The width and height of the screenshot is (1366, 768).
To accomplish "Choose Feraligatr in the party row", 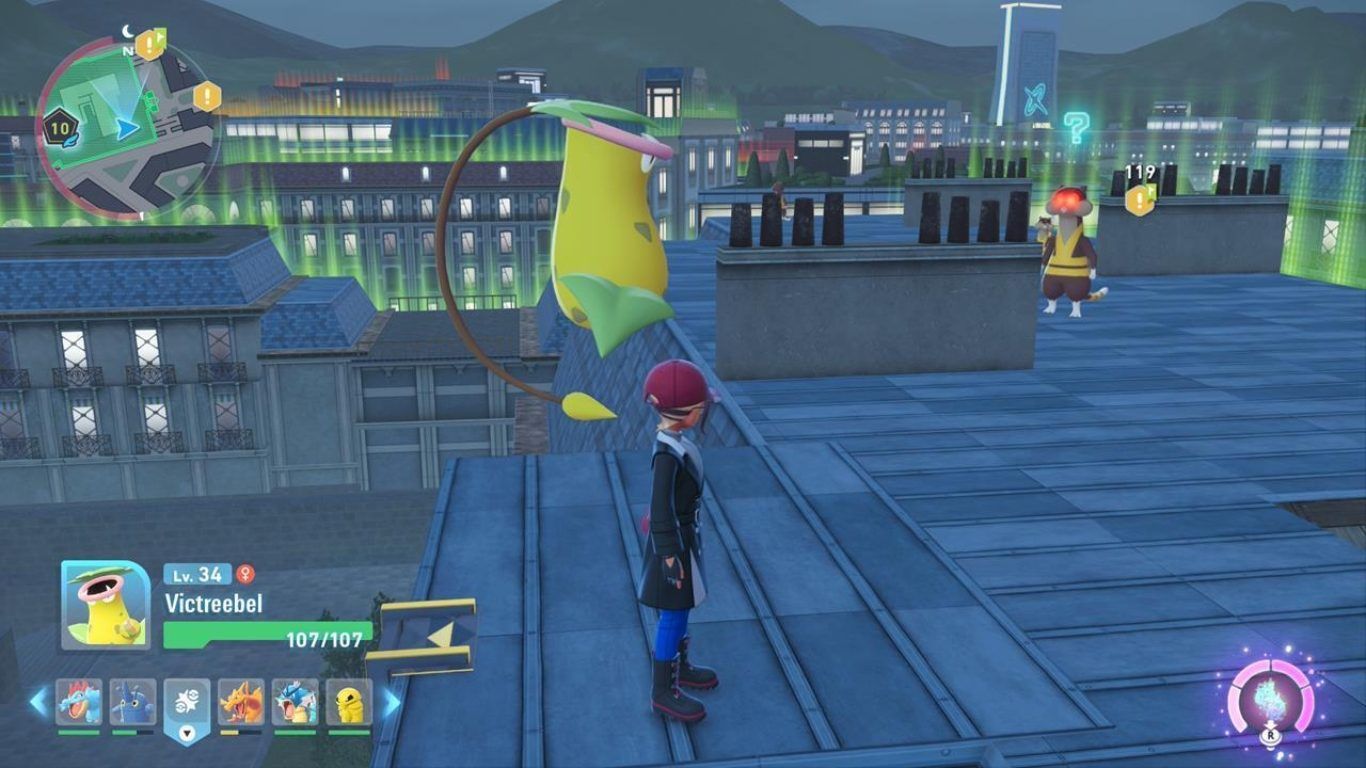I will (x=78, y=702).
